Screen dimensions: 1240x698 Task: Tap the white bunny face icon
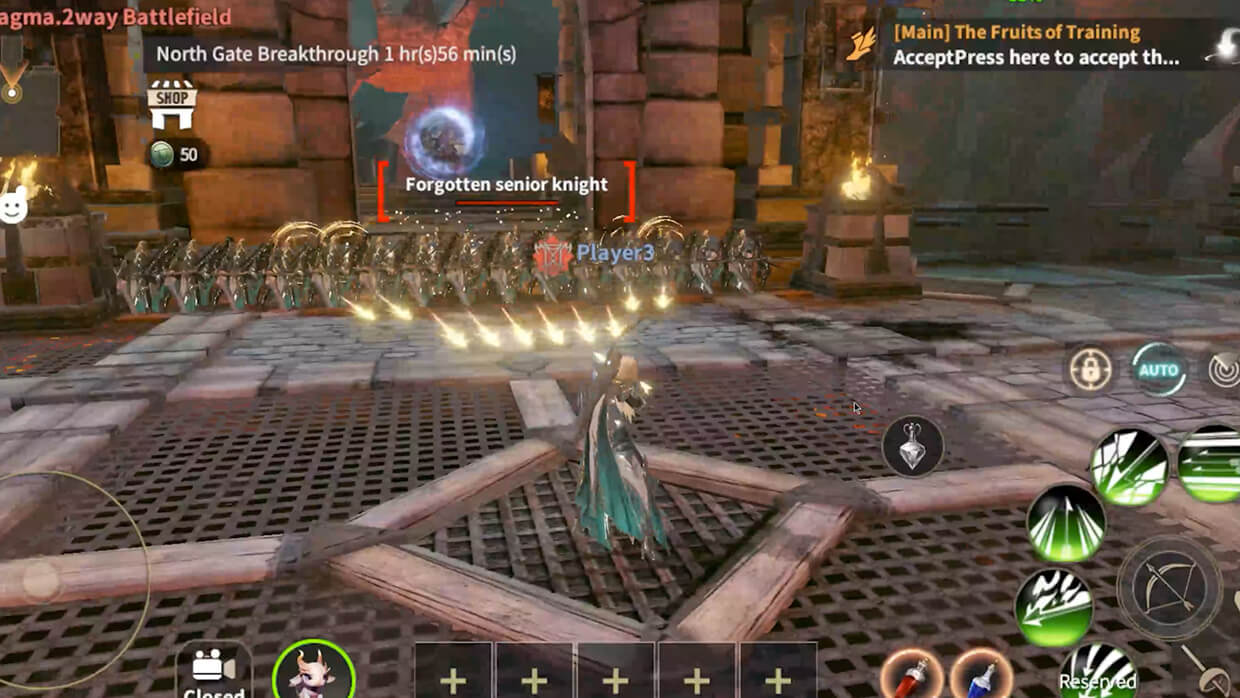(x=14, y=207)
